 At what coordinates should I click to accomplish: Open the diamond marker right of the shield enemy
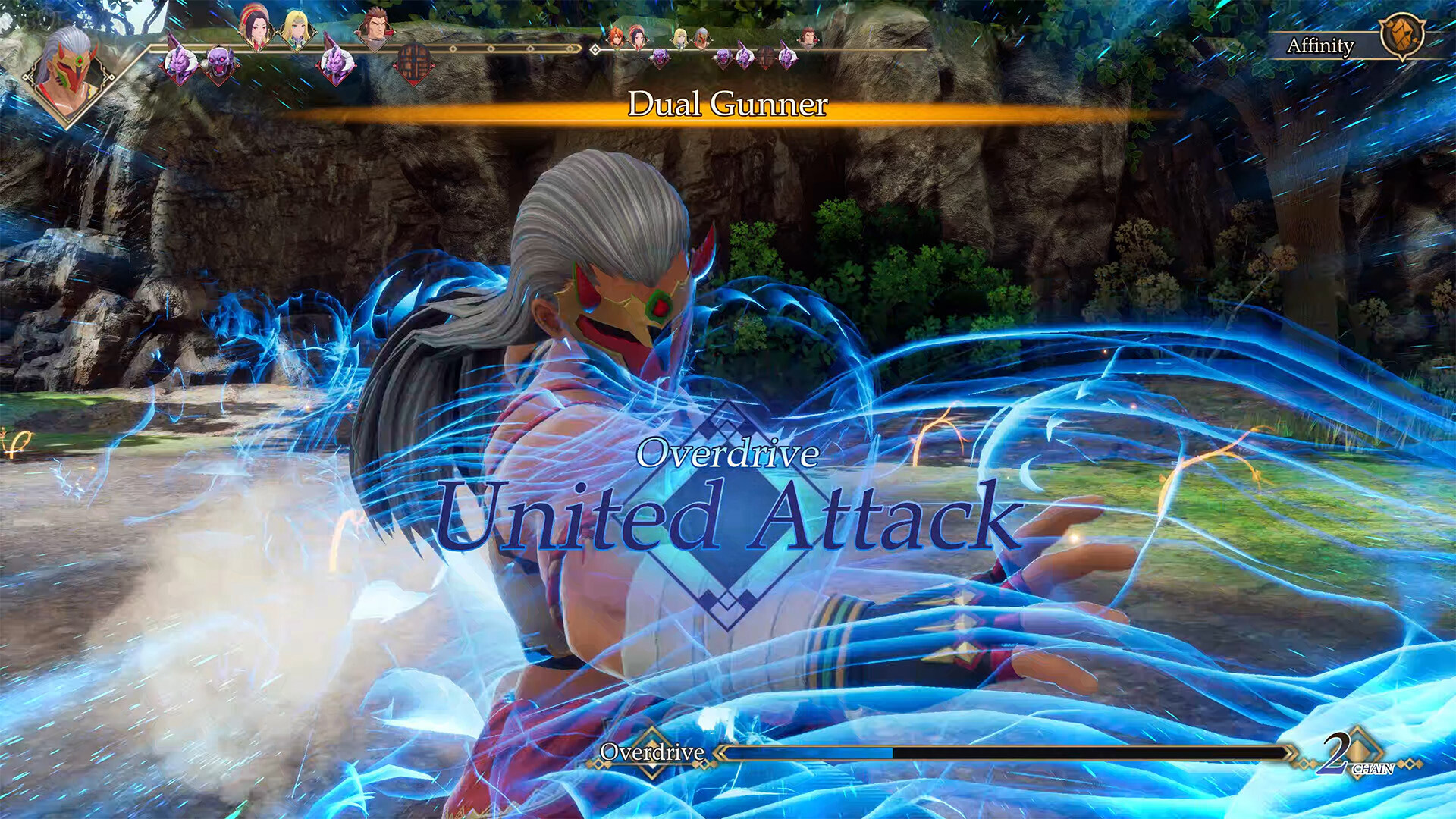pos(452,49)
